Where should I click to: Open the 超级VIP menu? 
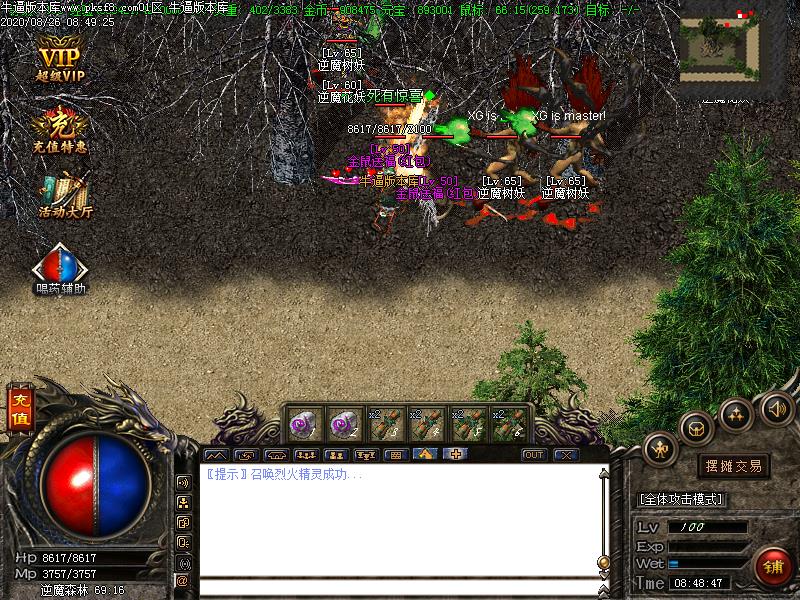(60, 61)
